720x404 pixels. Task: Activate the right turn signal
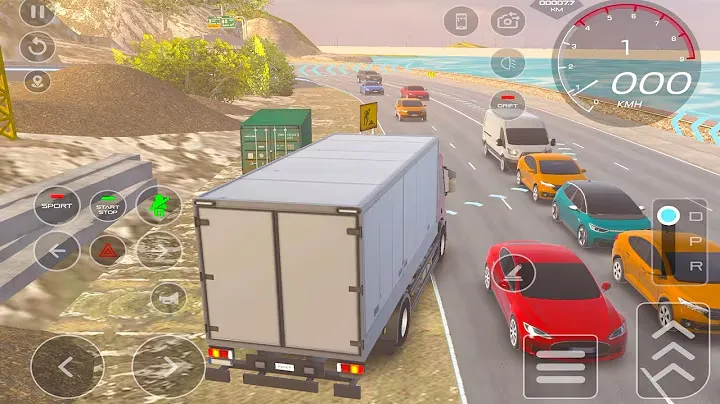pyautogui.click(x=158, y=250)
